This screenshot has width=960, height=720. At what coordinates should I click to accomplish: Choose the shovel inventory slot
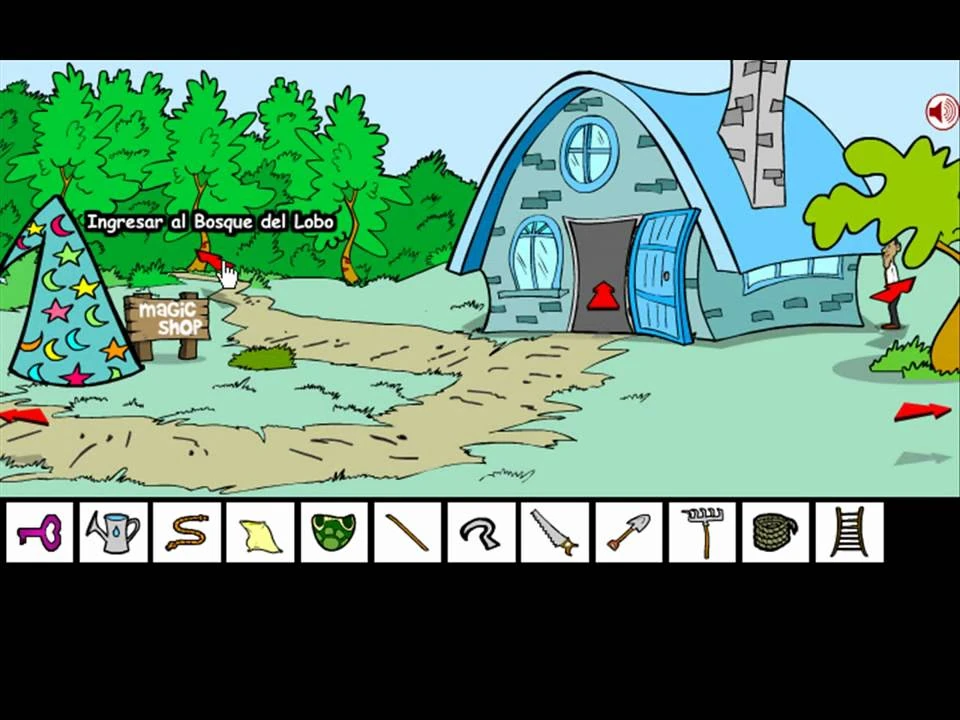(628, 532)
